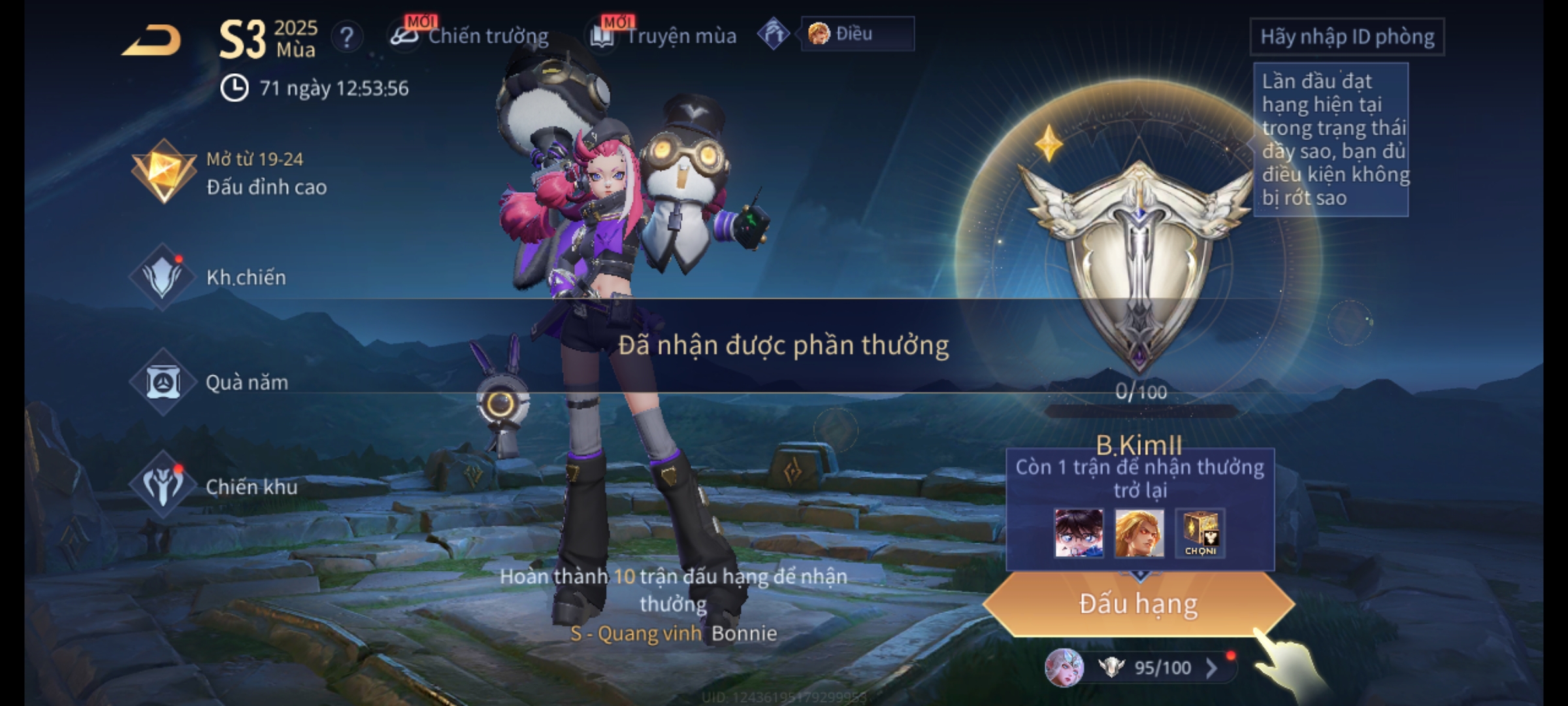
Task: Open Truyện mùa season story
Action: point(664,36)
